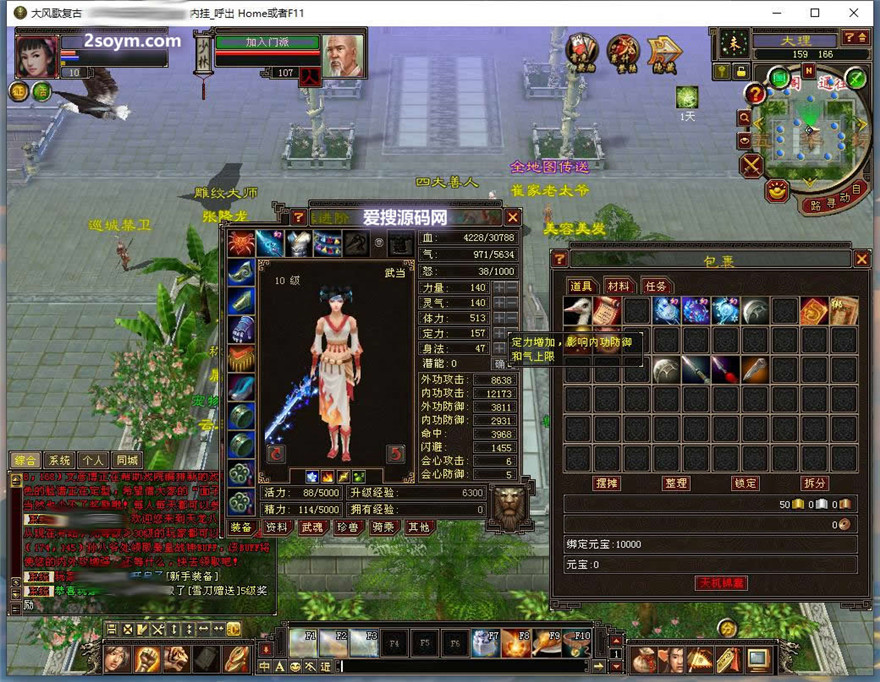880x682 pixels.
Task: Click the chat text input box
Action: pyautogui.click(x=460, y=666)
